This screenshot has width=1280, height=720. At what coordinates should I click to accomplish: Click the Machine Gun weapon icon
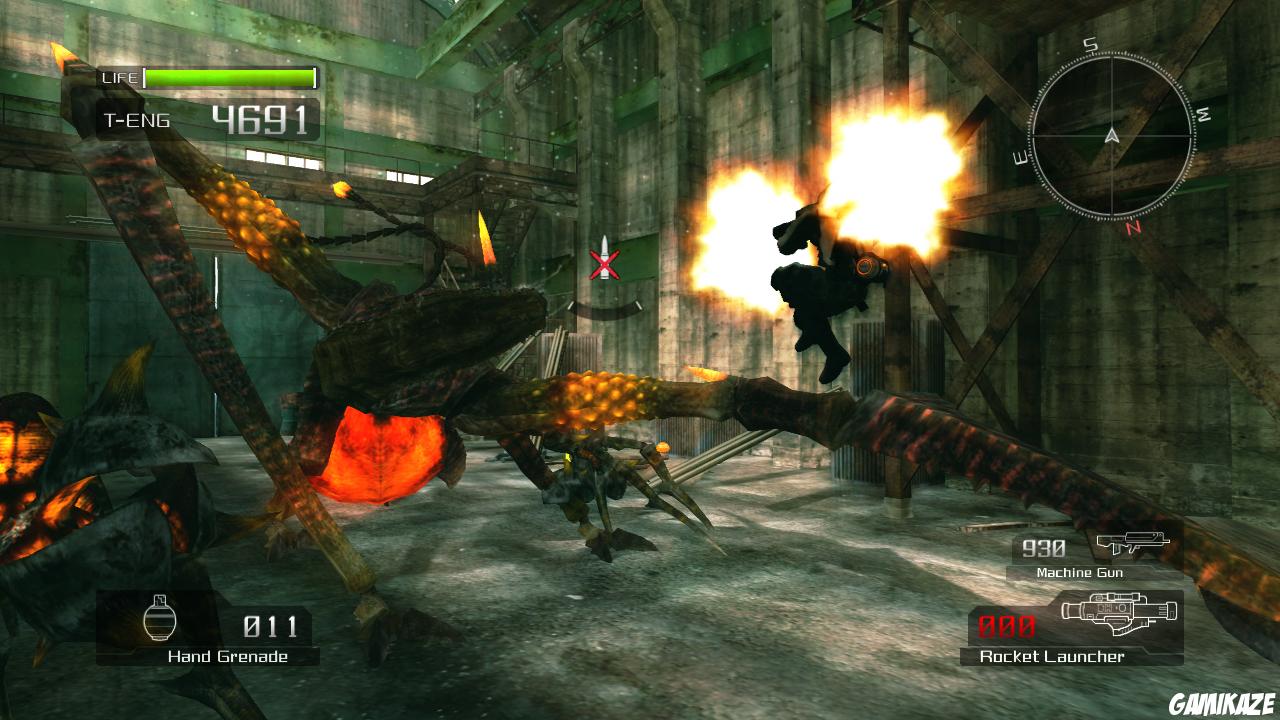1131,543
